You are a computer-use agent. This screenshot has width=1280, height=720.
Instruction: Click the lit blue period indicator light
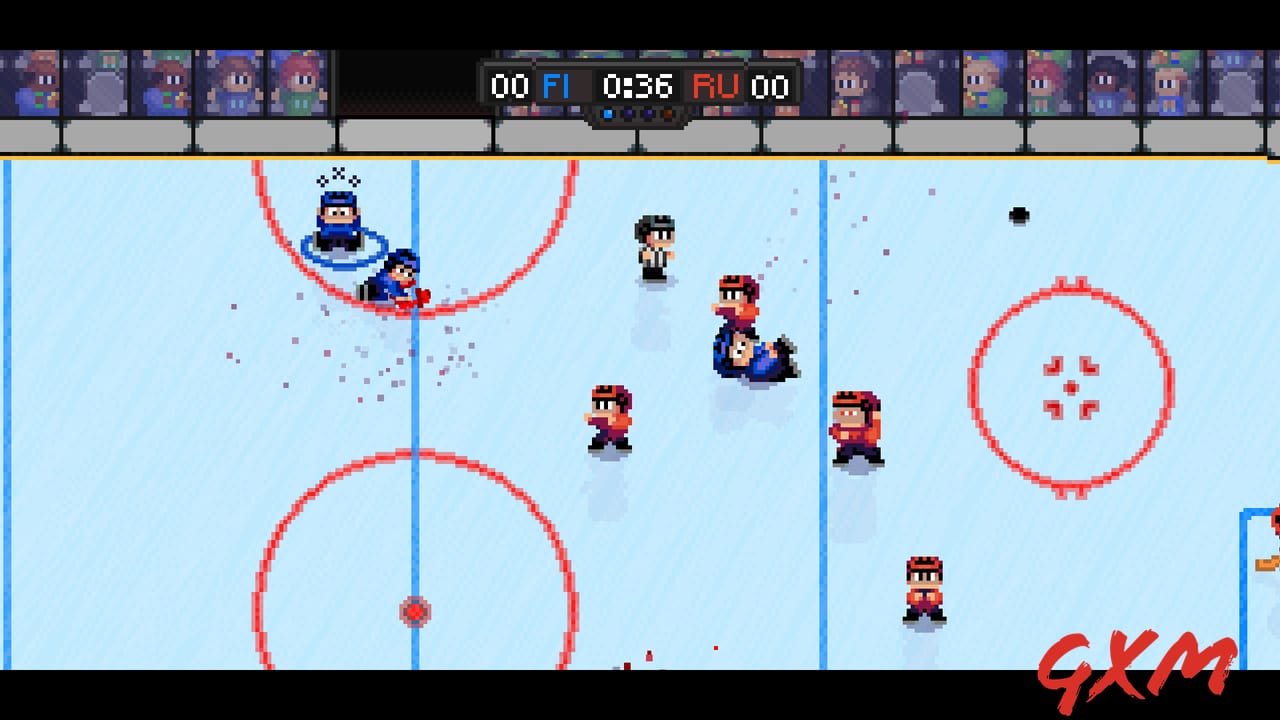tap(608, 113)
